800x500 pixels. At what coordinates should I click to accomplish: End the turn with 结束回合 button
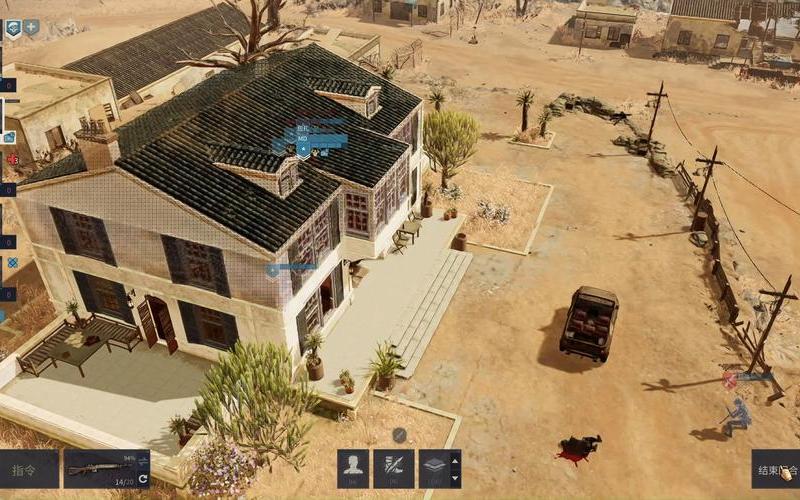[x=777, y=469]
